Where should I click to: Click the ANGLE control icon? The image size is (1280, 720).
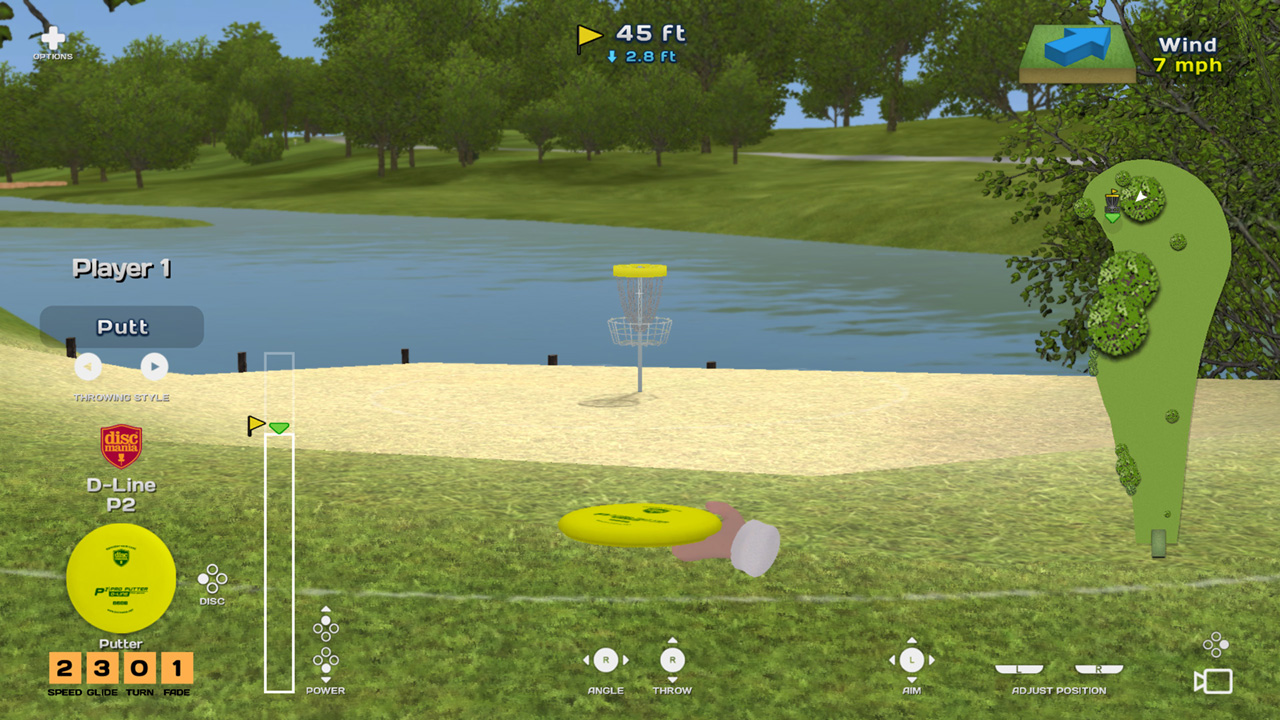pyautogui.click(x=605, y=659)
